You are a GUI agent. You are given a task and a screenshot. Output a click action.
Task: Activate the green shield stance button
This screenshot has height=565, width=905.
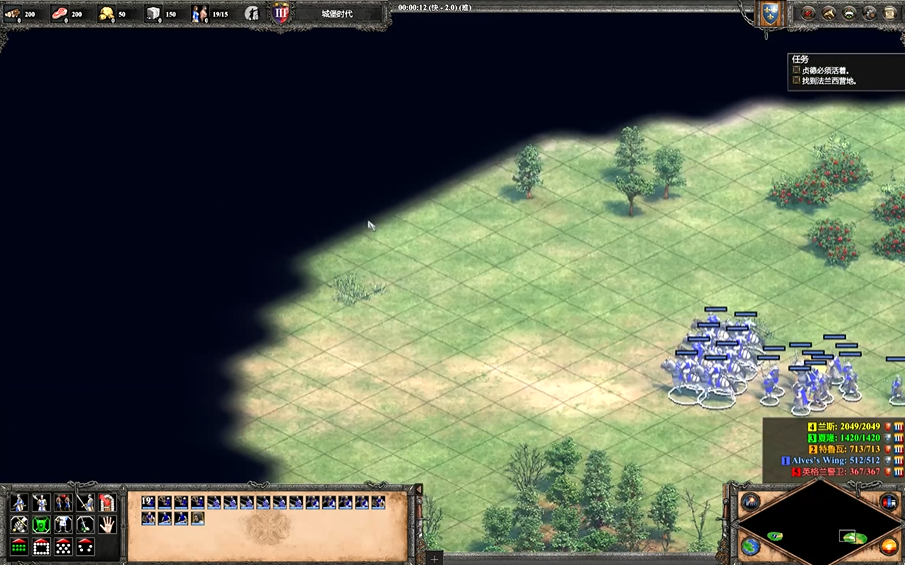click(x=41, y=524)
